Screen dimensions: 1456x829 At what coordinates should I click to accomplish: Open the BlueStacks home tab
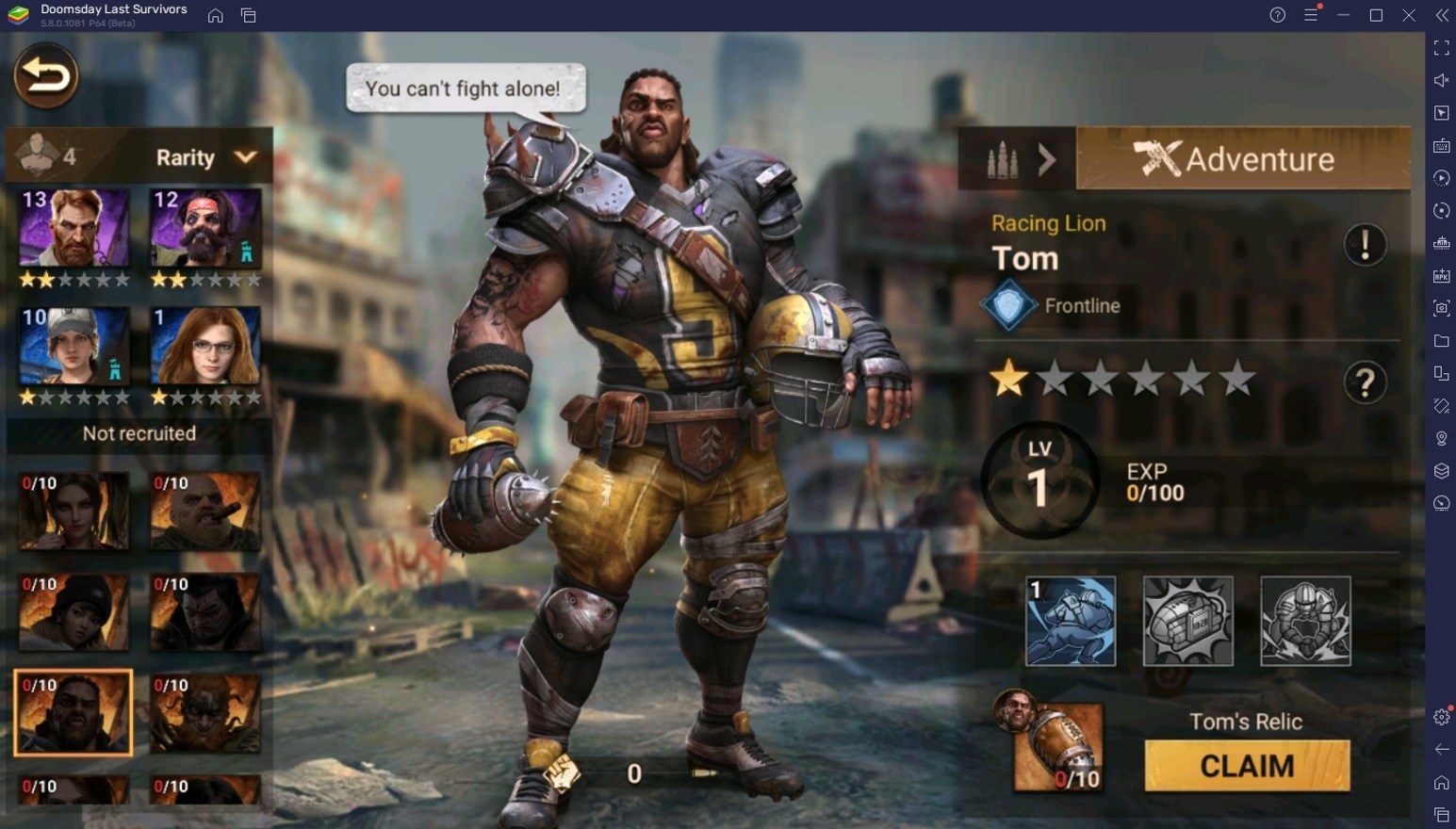click(216, 15)
